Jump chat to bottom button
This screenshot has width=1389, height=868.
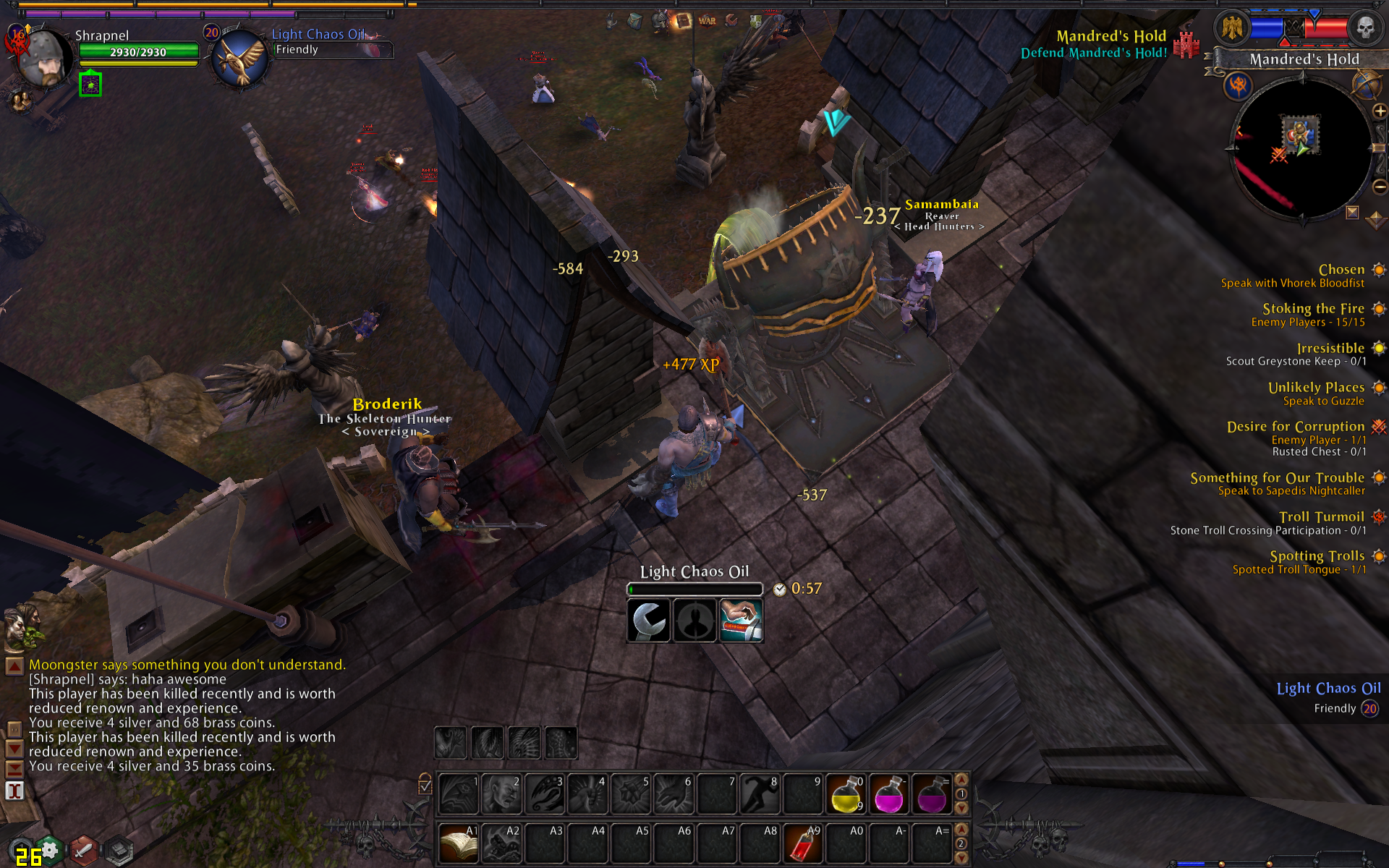[x=14, y=768]
